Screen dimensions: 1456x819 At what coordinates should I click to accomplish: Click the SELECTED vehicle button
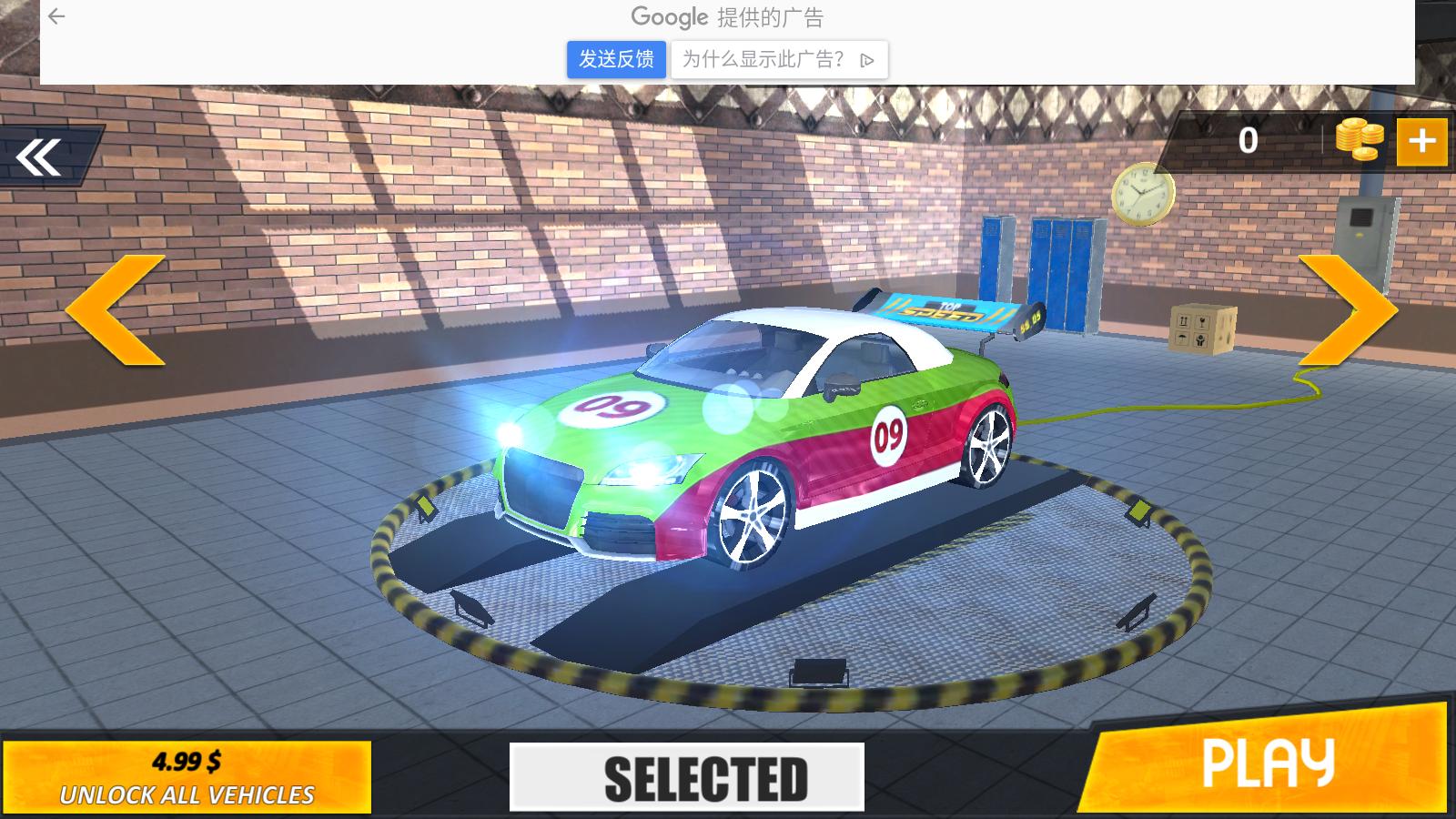(687, 778)
